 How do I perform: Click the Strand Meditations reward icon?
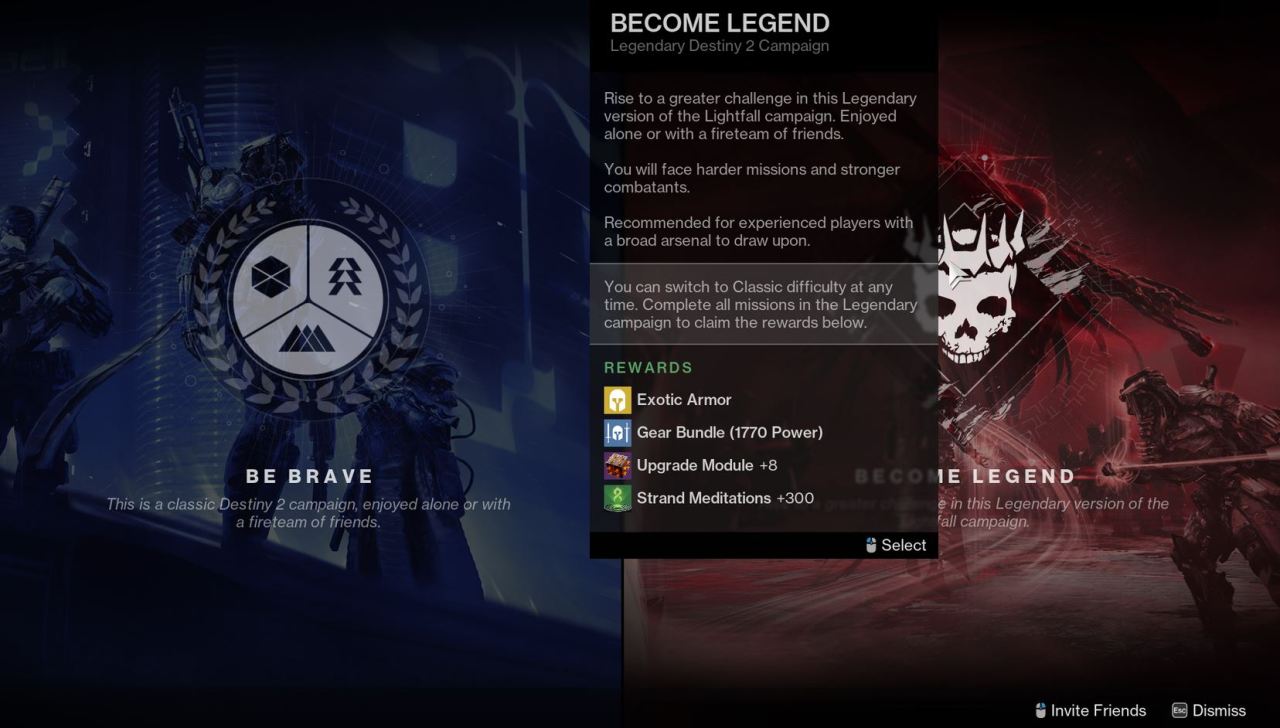click(x=617, y=498)
